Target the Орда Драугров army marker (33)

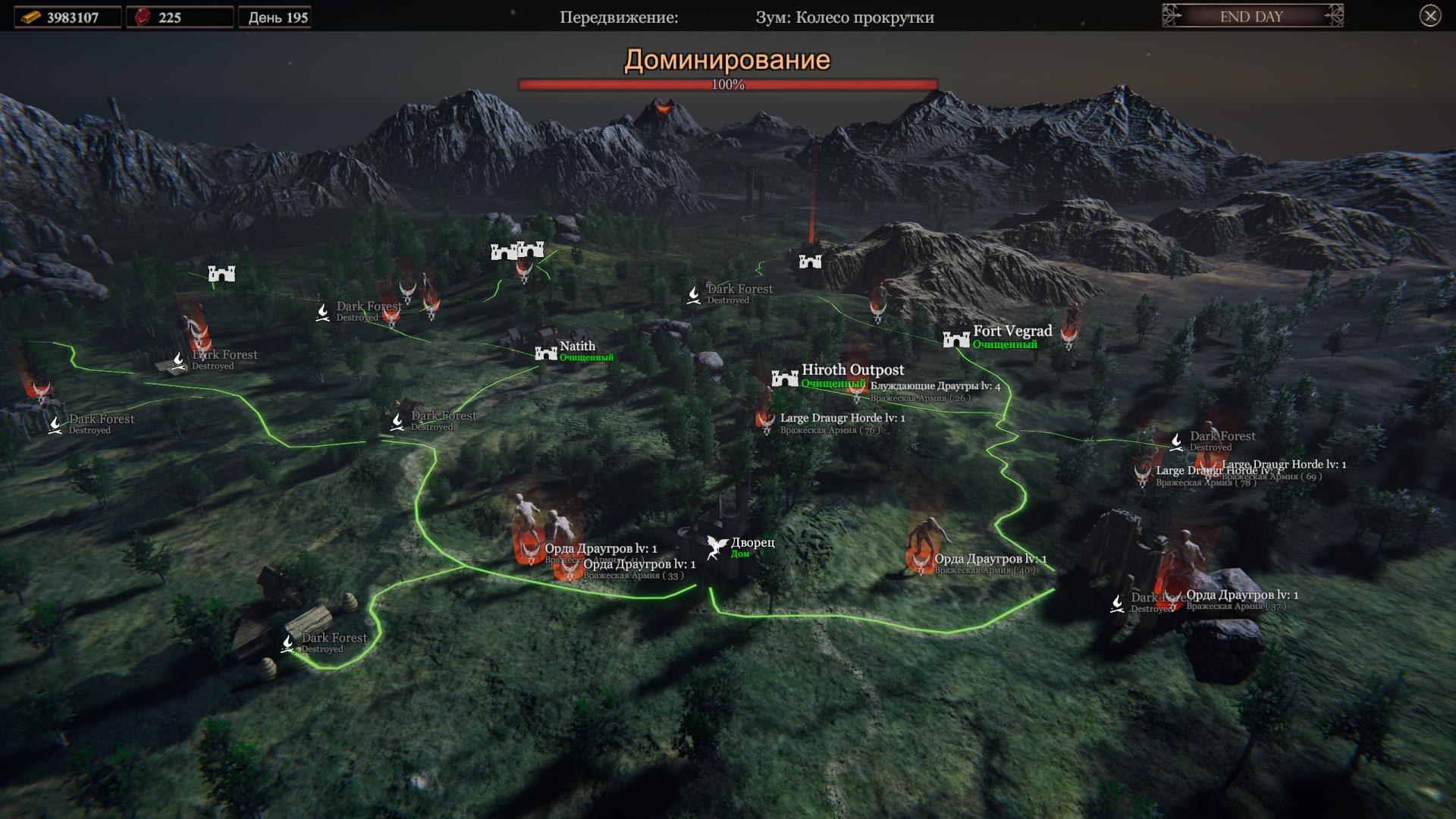(570, 567)
